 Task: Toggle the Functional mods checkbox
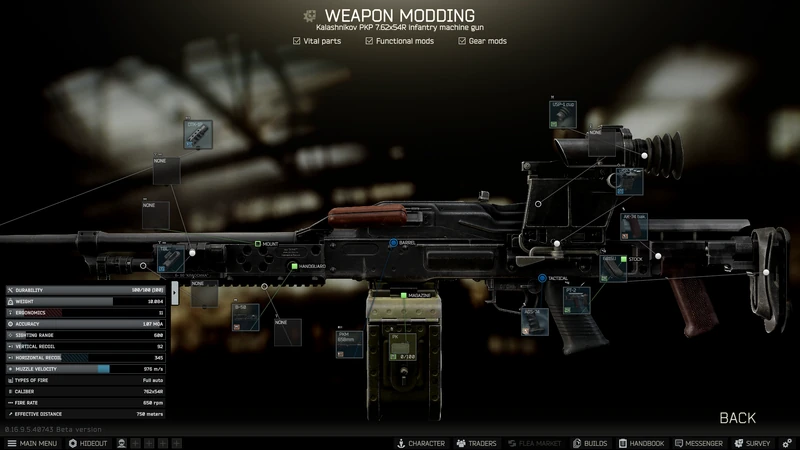368,41
